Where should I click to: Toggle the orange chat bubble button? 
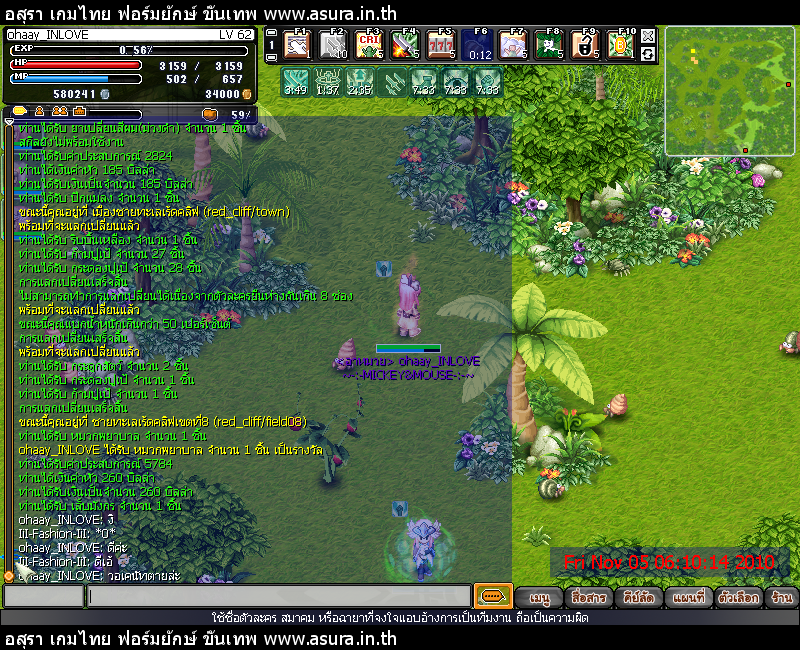point(493,596)
